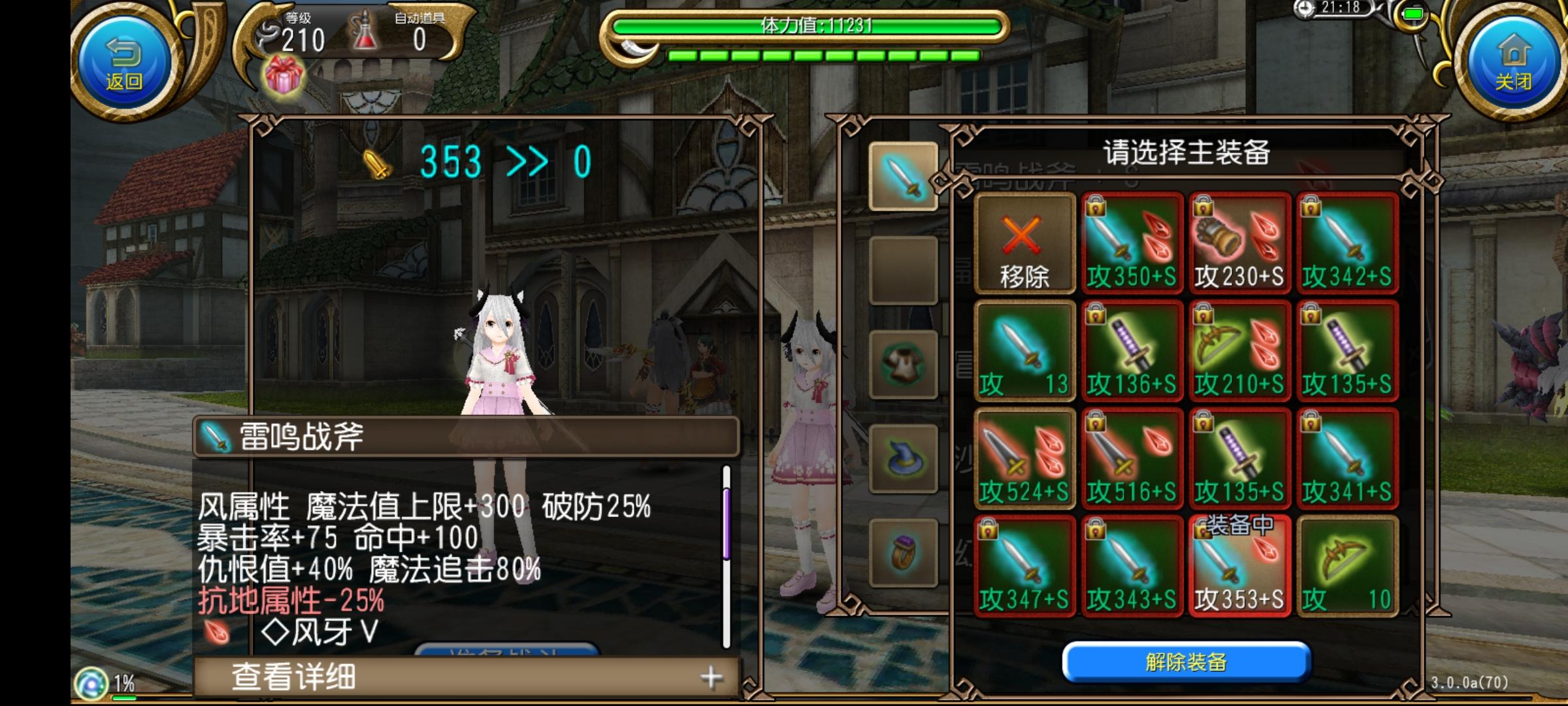
Task: Select the currently equipped 攻353+S sword
Action: (1240, 565)
